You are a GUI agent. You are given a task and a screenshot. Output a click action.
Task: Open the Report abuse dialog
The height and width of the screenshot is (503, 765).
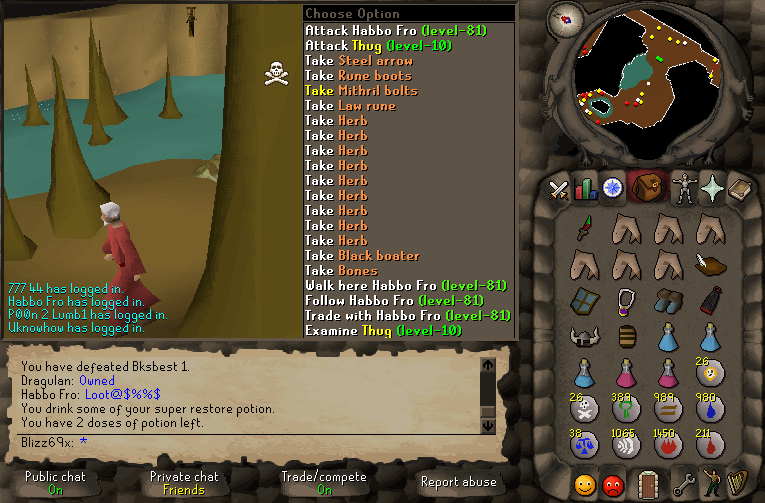click(458, 481)
